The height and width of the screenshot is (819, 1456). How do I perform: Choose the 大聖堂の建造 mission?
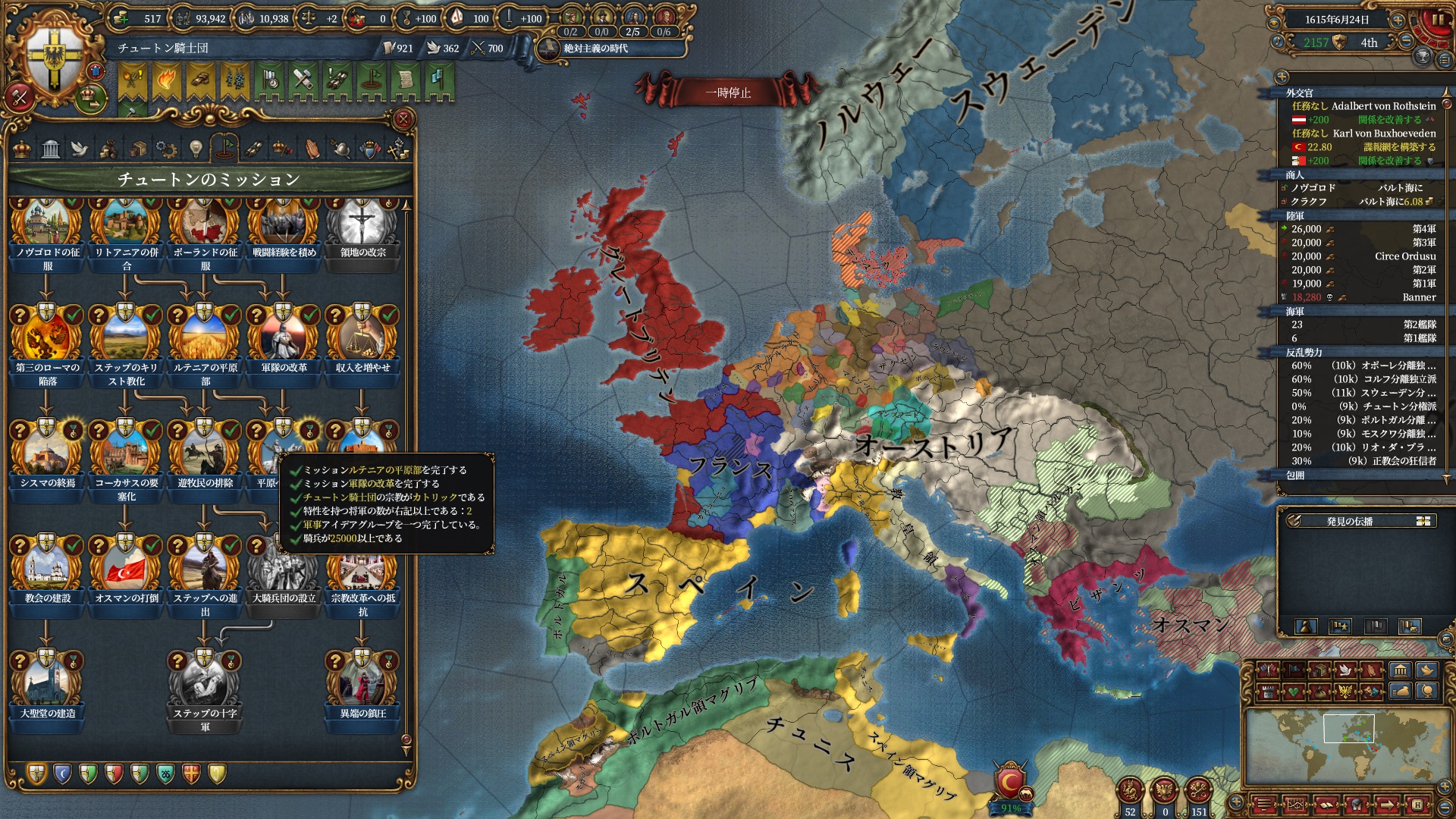click(x=47, y=682)
